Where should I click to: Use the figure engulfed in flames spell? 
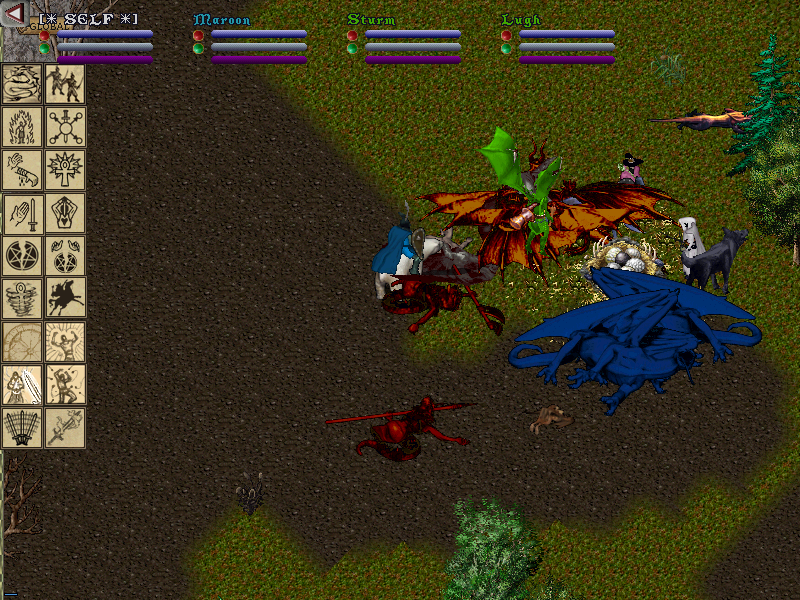(x=22, y=127)
